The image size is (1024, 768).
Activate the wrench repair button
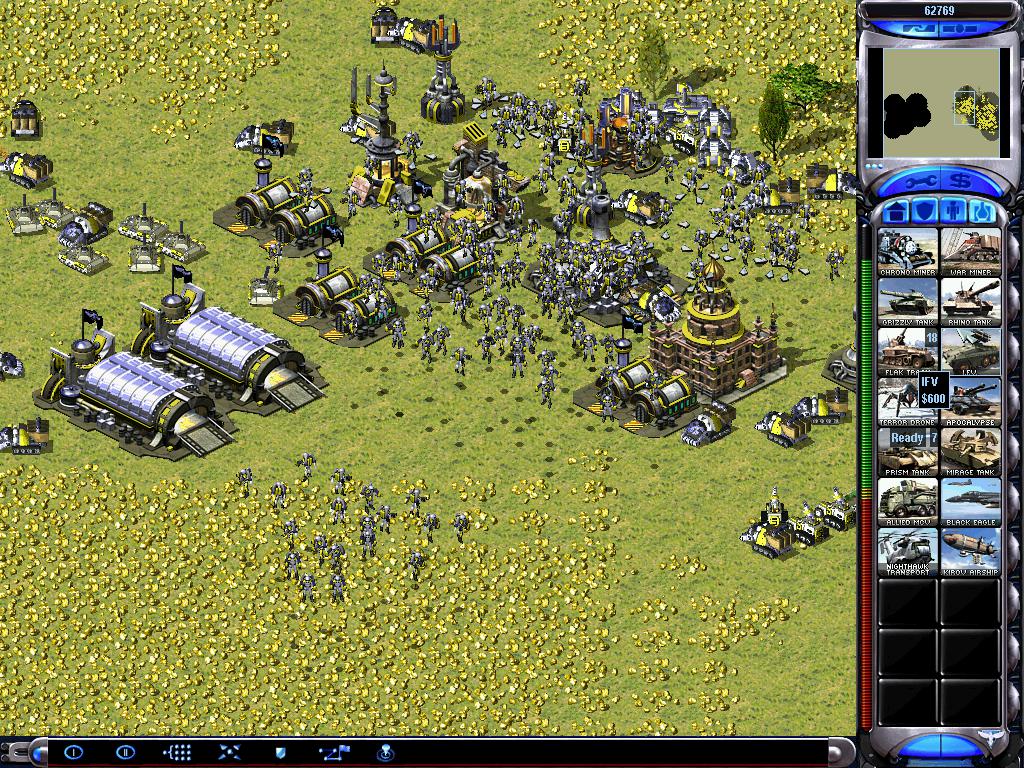tap(911, 183)
